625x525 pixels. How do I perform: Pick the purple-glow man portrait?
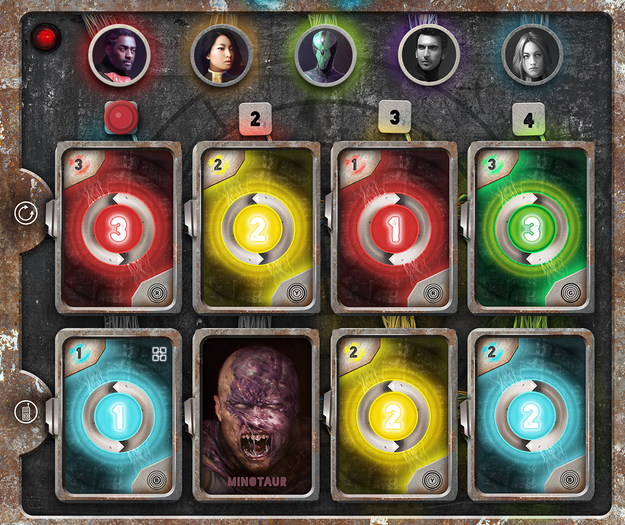(429, 54)
